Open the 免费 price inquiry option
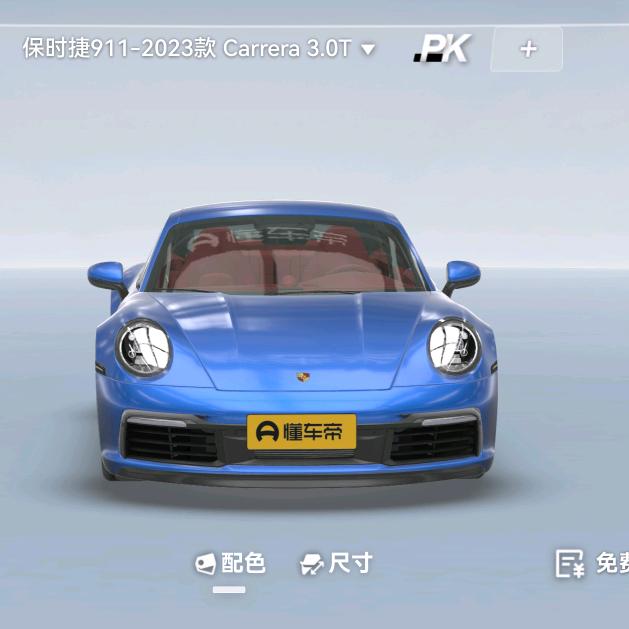Image resolution: width=629 pixels, height=629 pixels. point(594,564)
